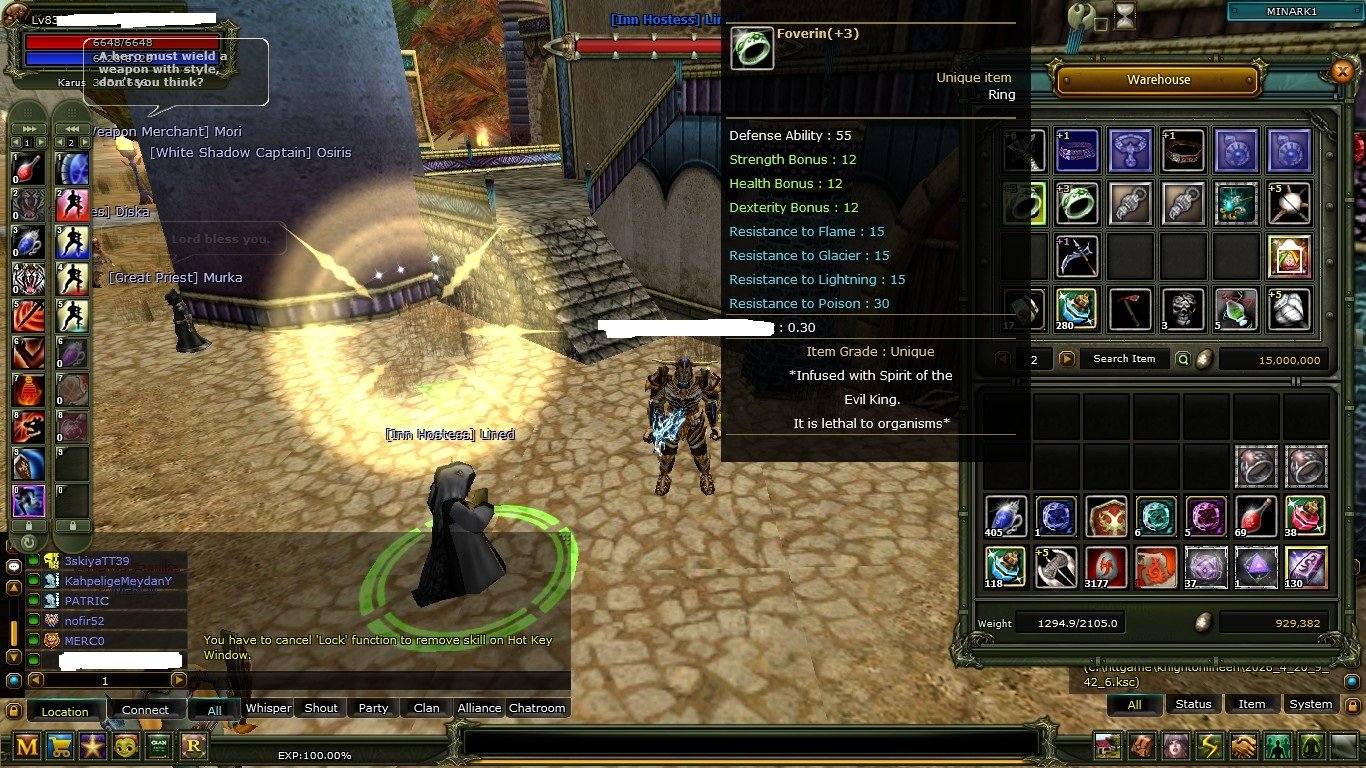Open the yellow lightning skill menu icon

(x=1209, y=746)
